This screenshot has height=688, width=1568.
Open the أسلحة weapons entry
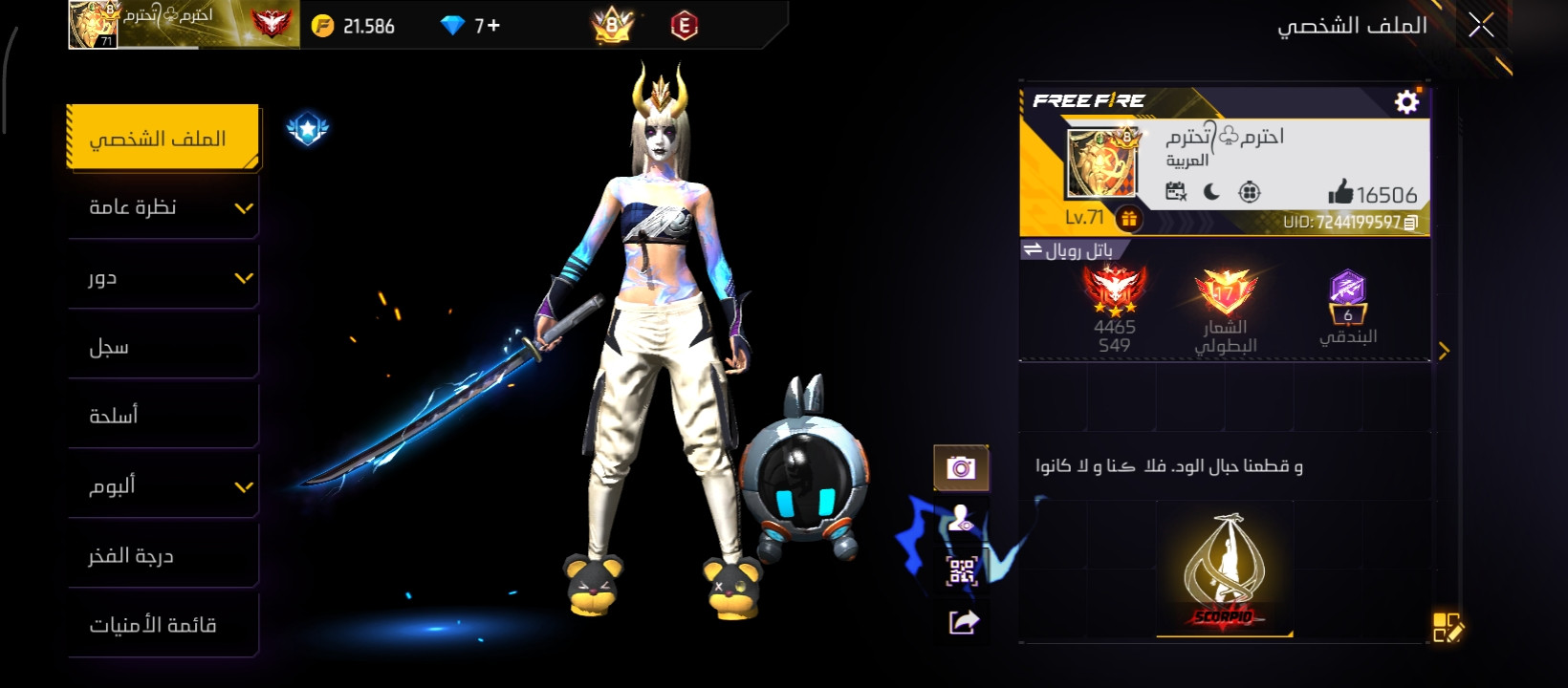[163, 416]
